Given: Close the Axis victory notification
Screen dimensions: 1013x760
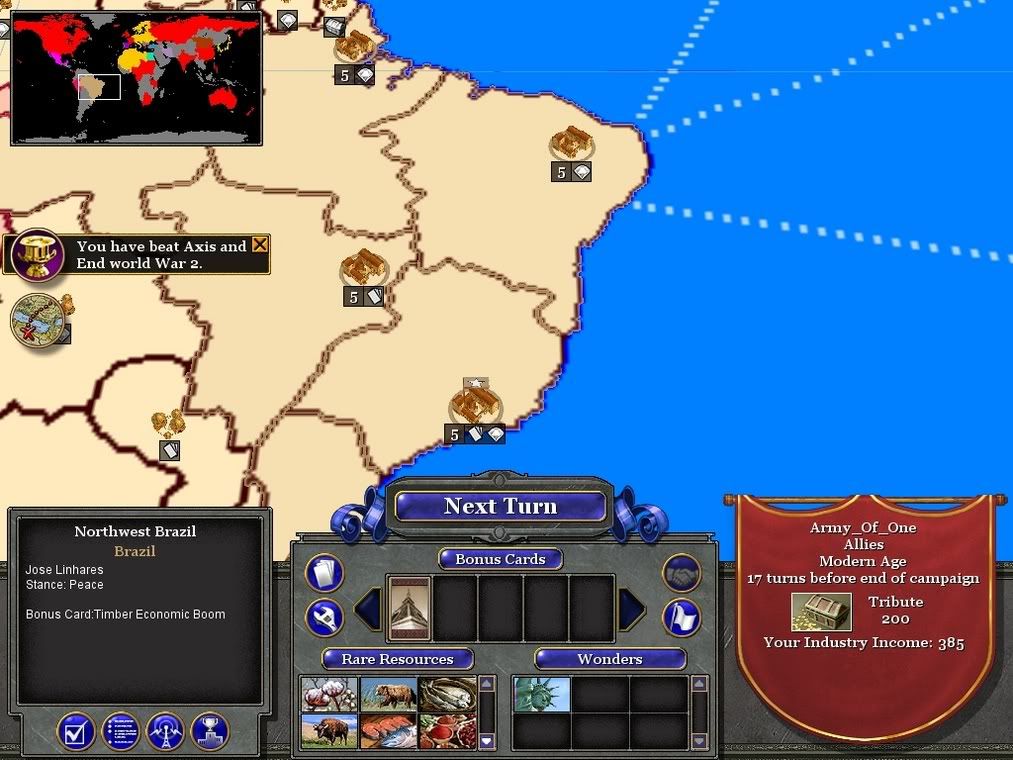Looking at the screenshot, I should coord(260,245).
